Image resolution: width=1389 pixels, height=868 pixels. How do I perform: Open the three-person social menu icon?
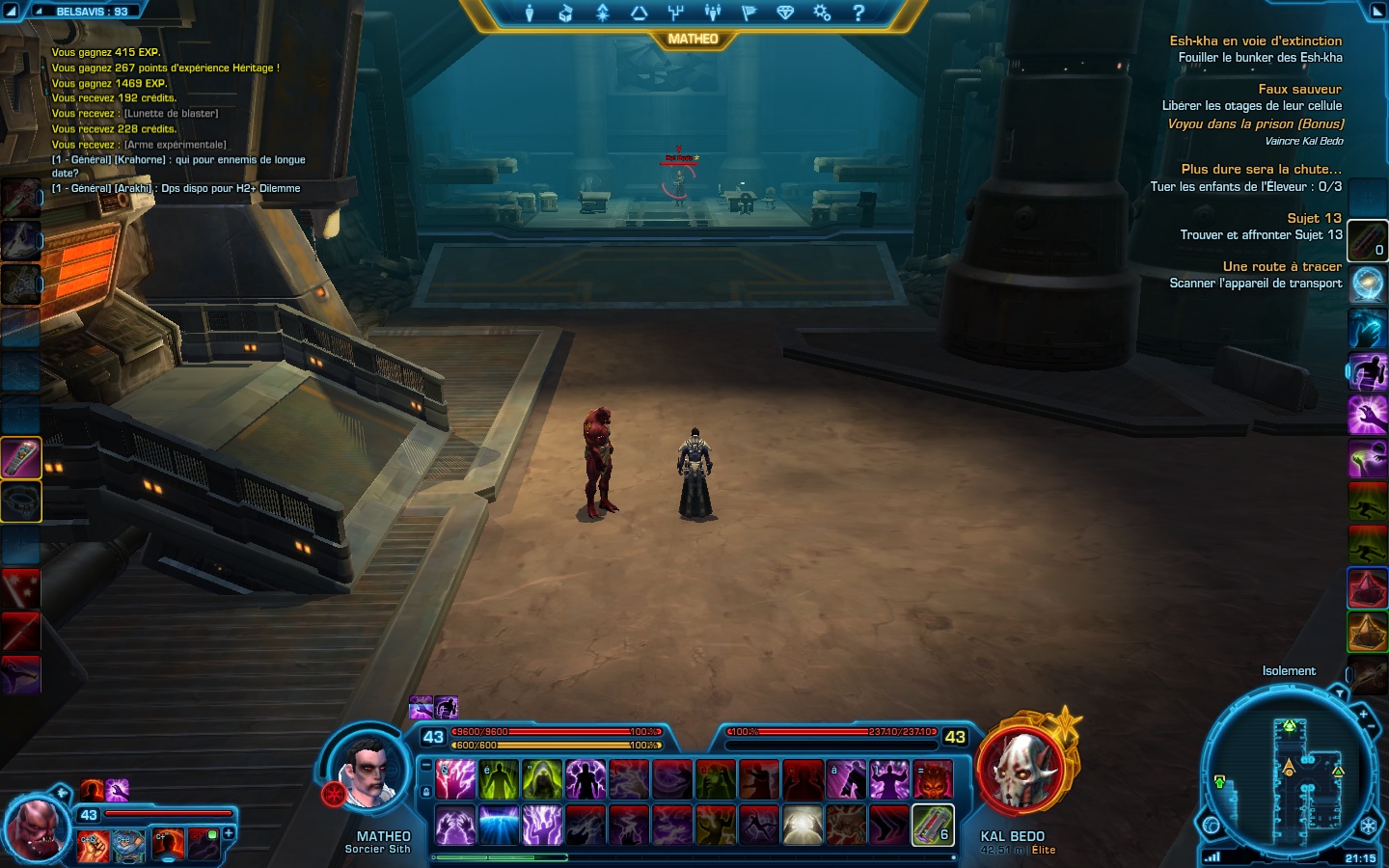[713, 13]
